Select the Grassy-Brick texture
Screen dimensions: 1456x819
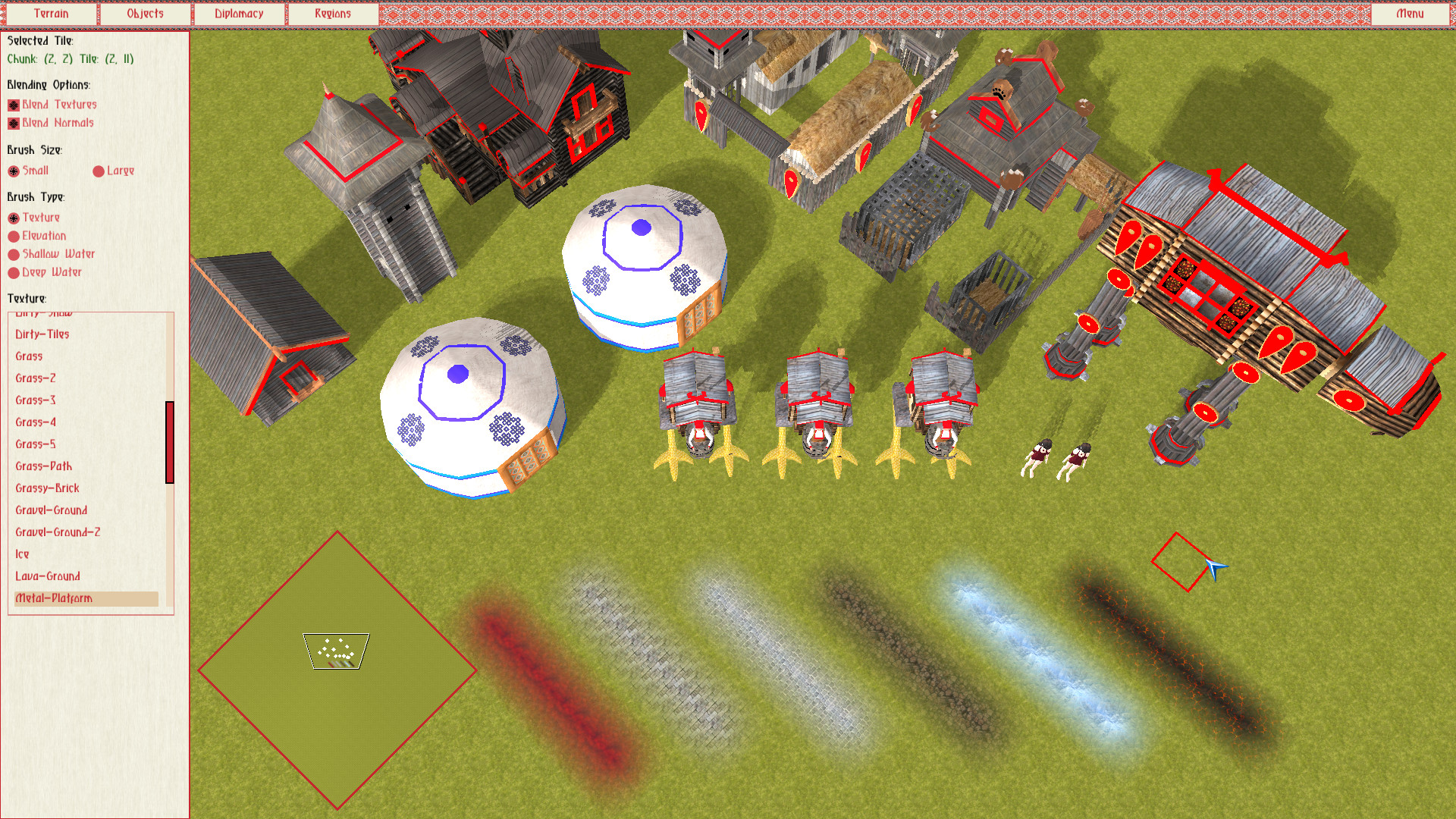tap(46, 488)
